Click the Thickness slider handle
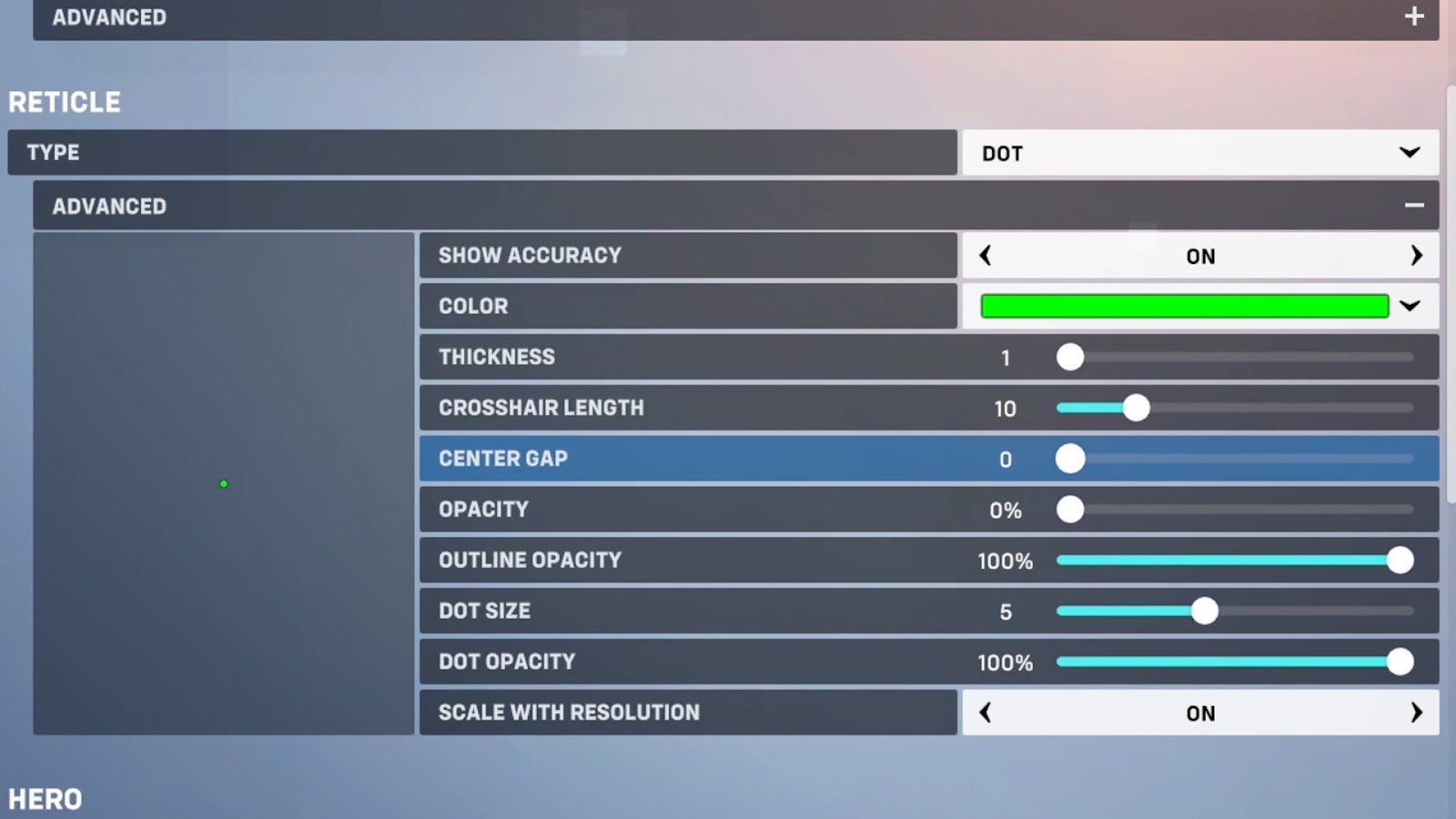1456x819 pixels. (1070, 357)
